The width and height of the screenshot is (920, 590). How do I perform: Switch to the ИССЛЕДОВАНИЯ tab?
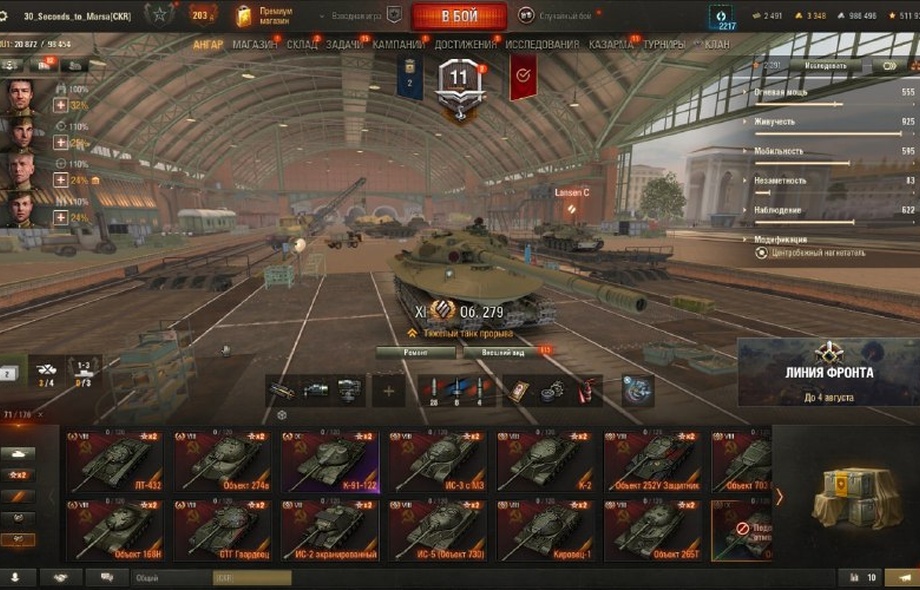[x=542, y=45]
